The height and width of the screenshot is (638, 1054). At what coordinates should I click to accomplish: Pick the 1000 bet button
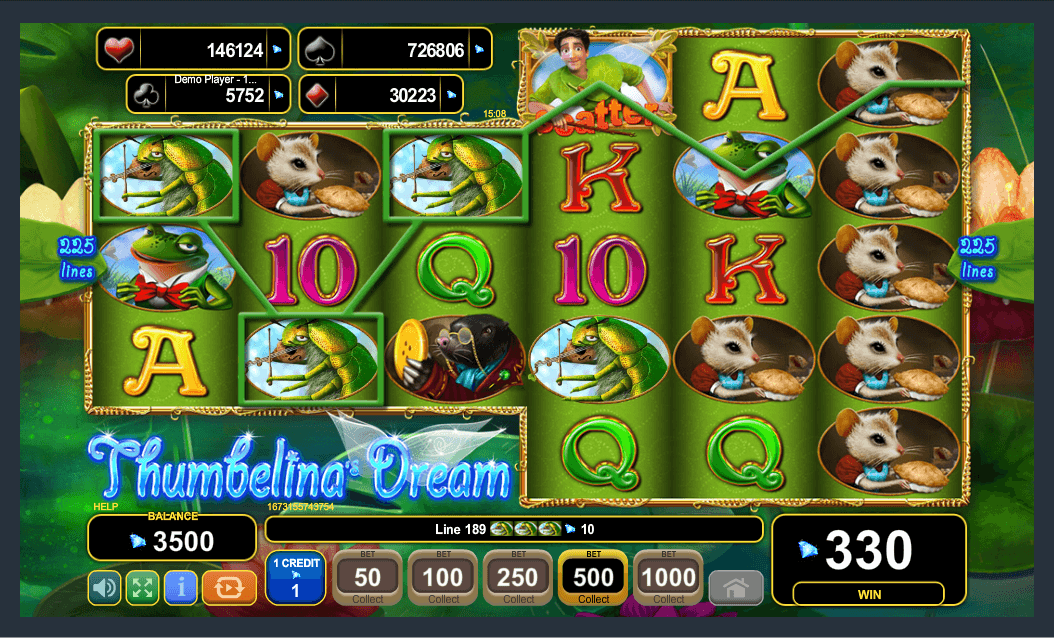pos(668,578)
